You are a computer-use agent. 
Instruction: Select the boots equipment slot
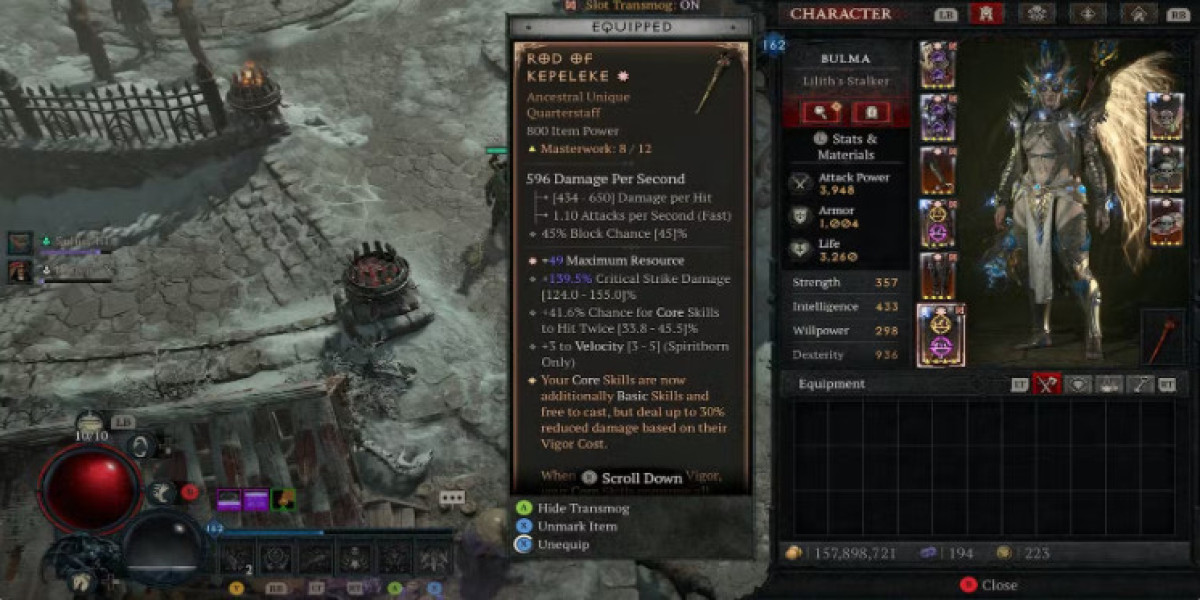pyautogui.click(x=937, y=275)
